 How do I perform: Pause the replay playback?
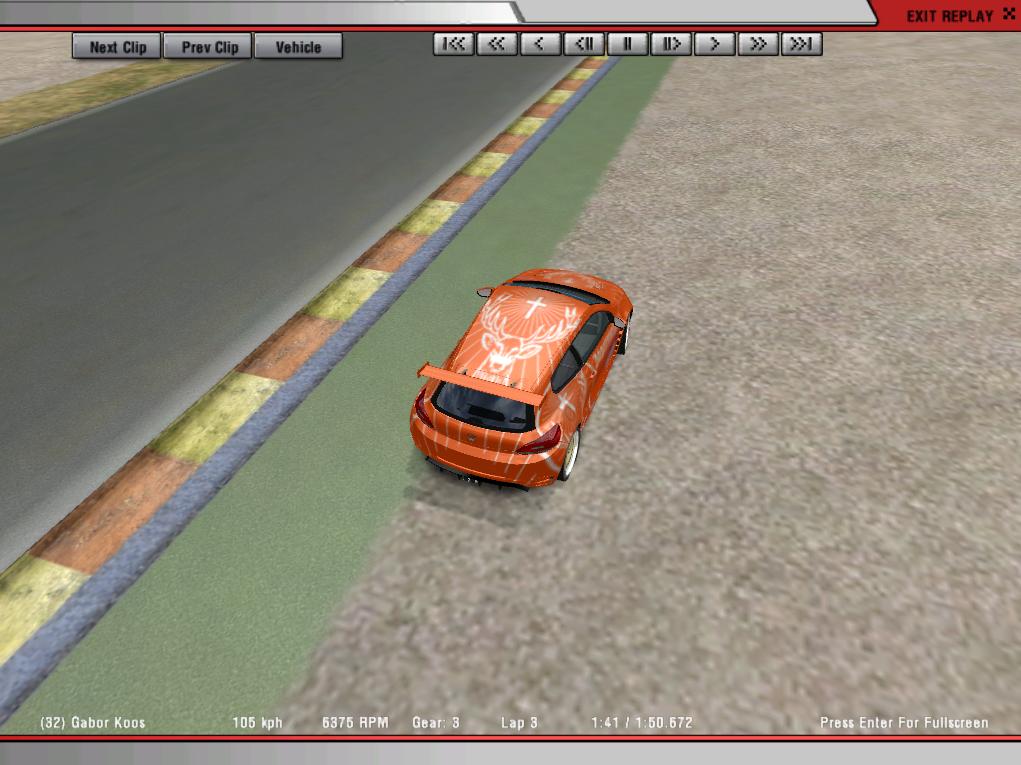point(627,44)
